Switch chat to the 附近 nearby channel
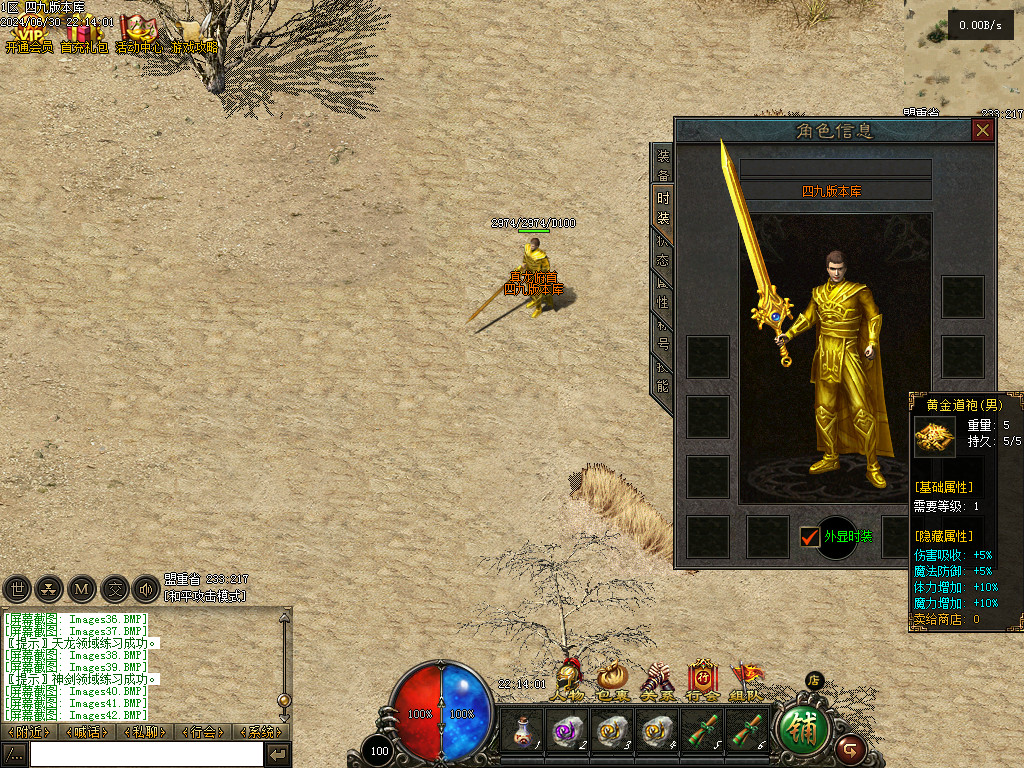This screenshot has height=768, width=1024. (x=28, y=732)
